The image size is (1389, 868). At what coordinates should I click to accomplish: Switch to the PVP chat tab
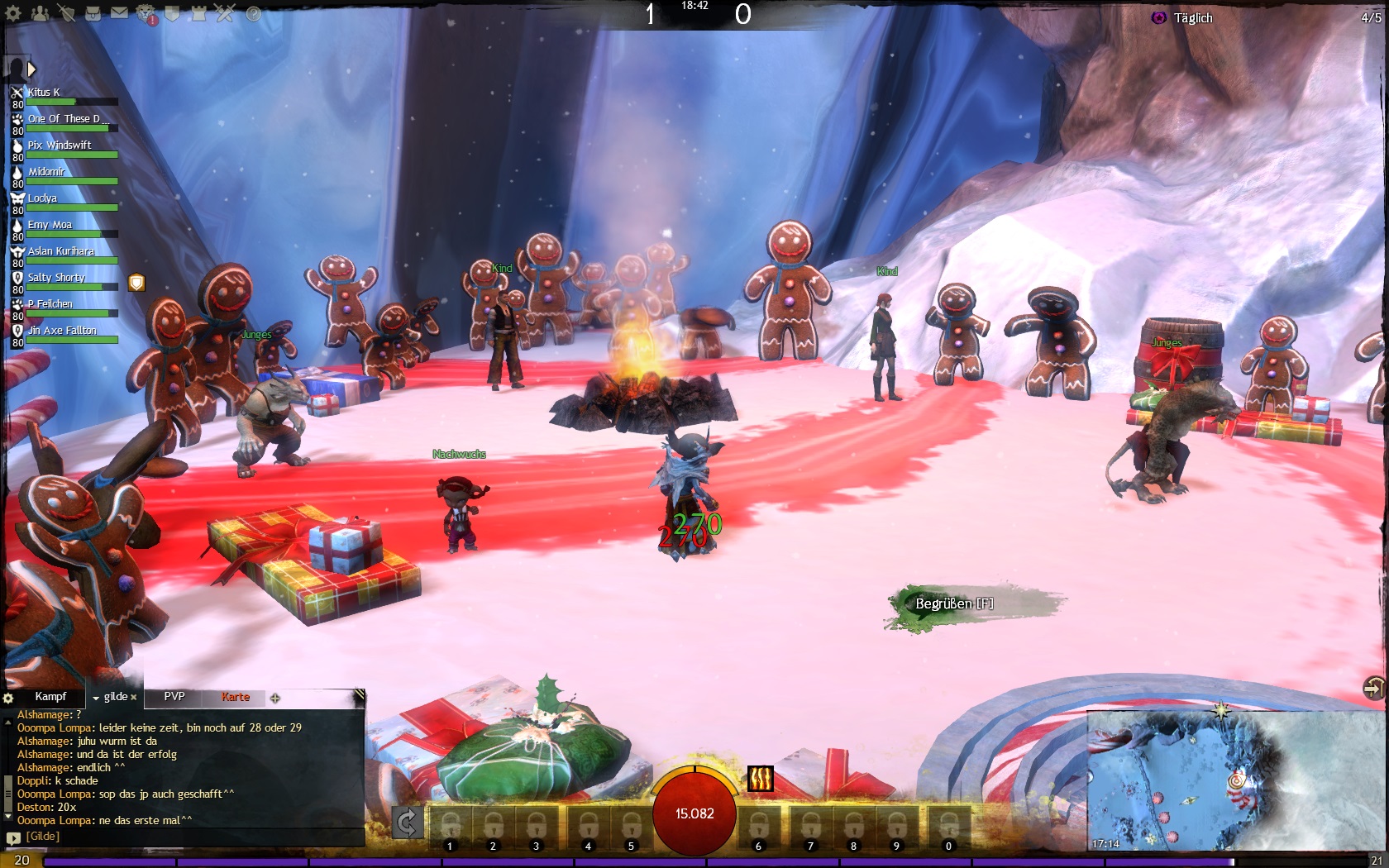coord(174,697)
